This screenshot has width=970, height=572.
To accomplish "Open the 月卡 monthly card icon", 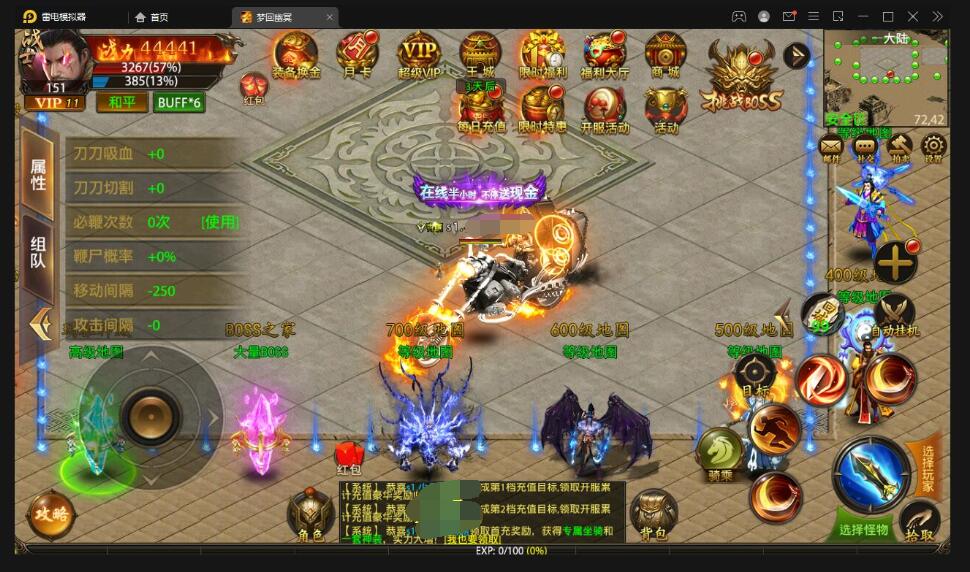I will (x=357, y=53).
